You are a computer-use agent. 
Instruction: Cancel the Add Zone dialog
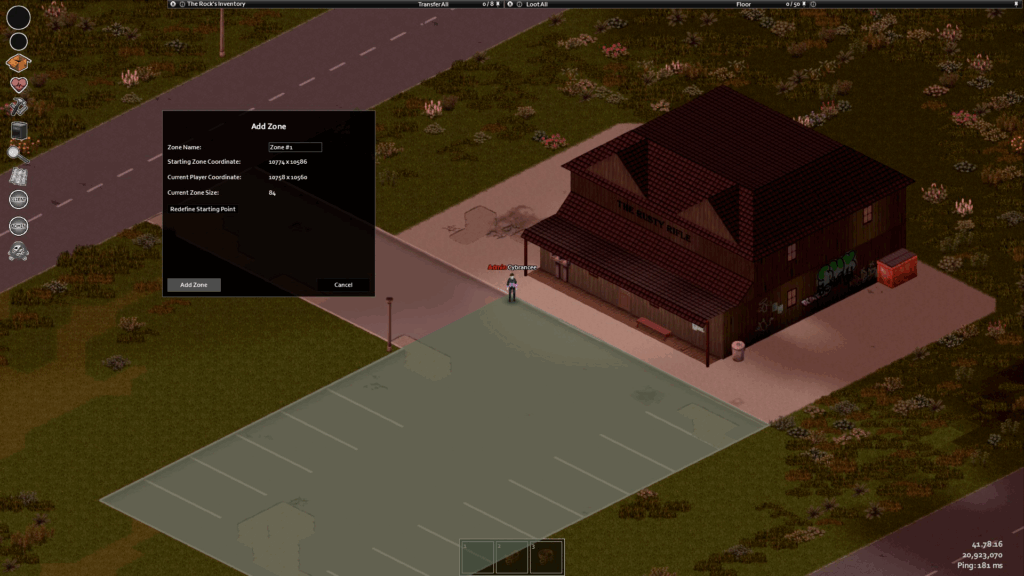(343, 285)
